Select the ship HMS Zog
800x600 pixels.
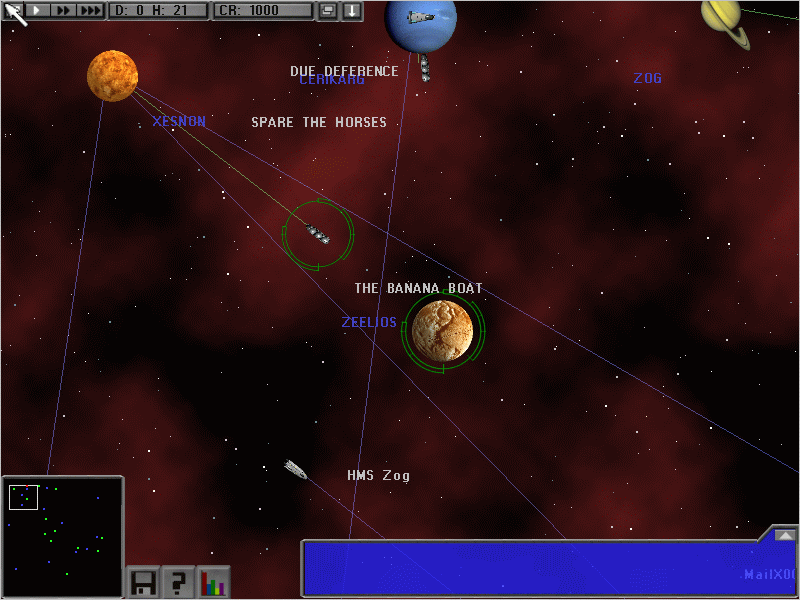(x=295, y=468)
